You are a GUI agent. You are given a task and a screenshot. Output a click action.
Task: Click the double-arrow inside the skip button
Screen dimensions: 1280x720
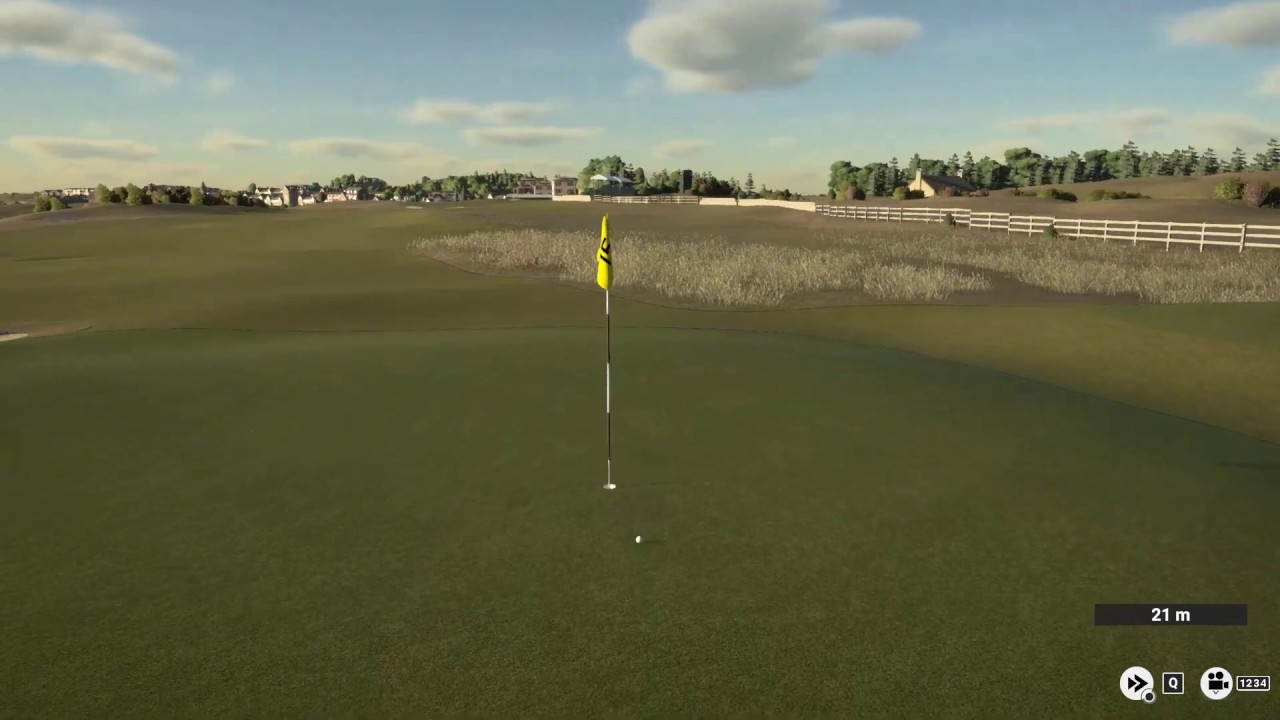1136,681
